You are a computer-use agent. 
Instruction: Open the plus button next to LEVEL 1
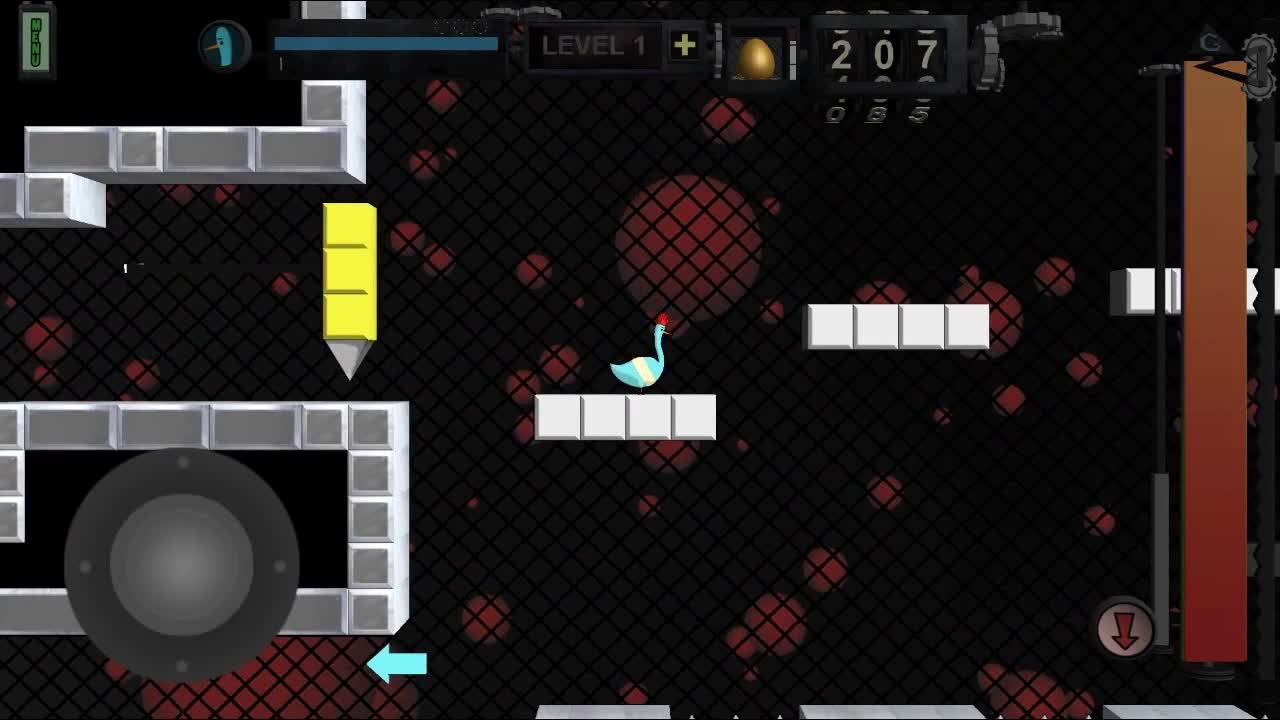(684, 45)
